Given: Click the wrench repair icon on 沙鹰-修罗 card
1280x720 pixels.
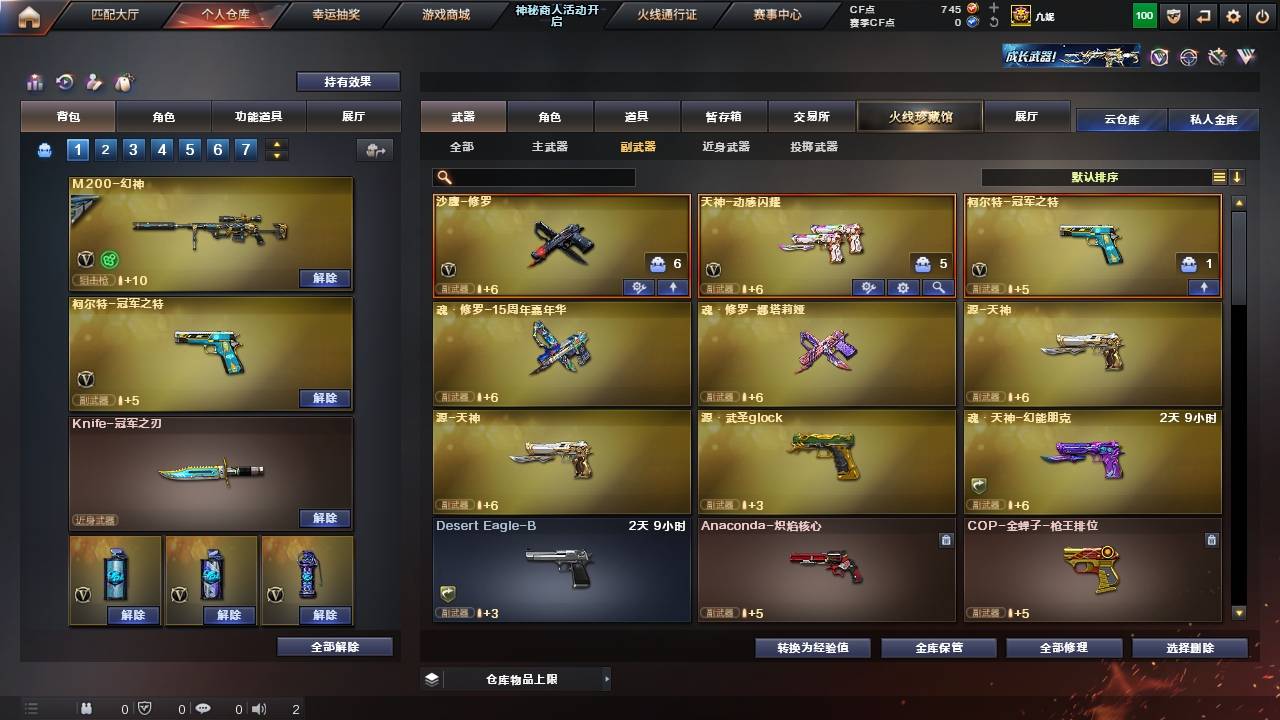Looking at the screenshot, I should pyautogui.click(x=638, y=288).
